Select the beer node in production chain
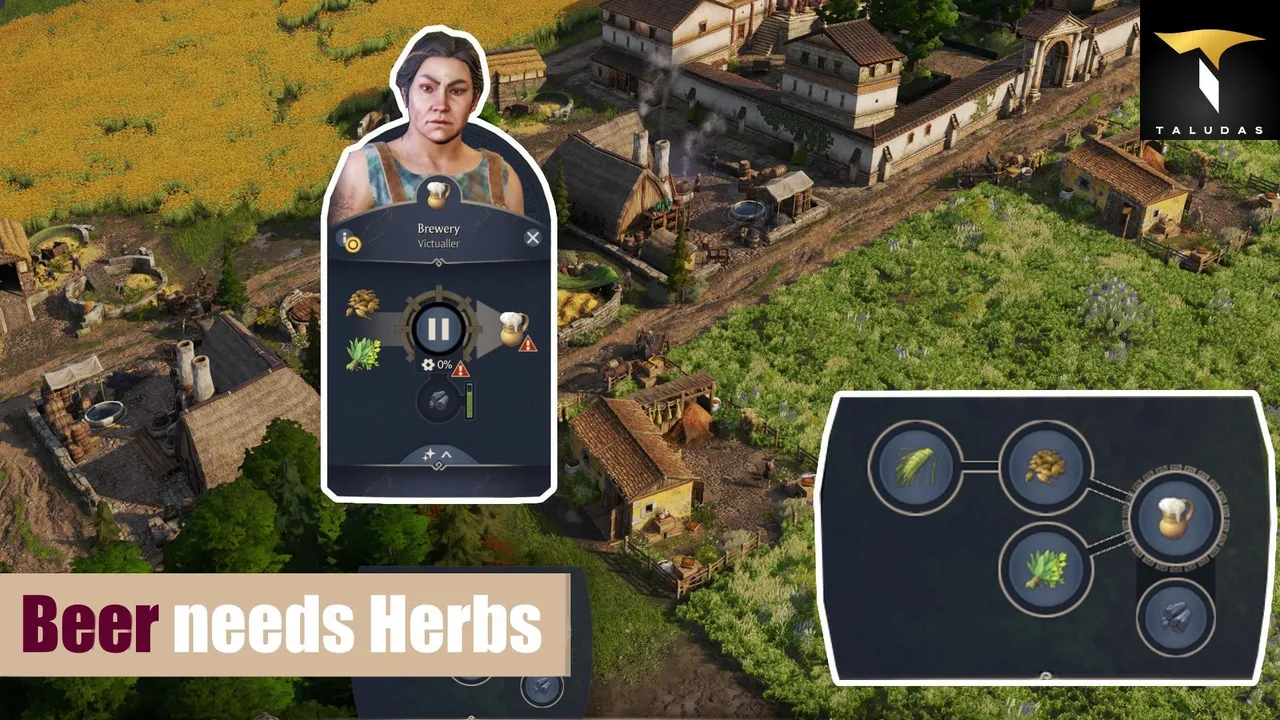This screenshot has height=720, width=1280. pyautogui.click(x=1176, y=518)
